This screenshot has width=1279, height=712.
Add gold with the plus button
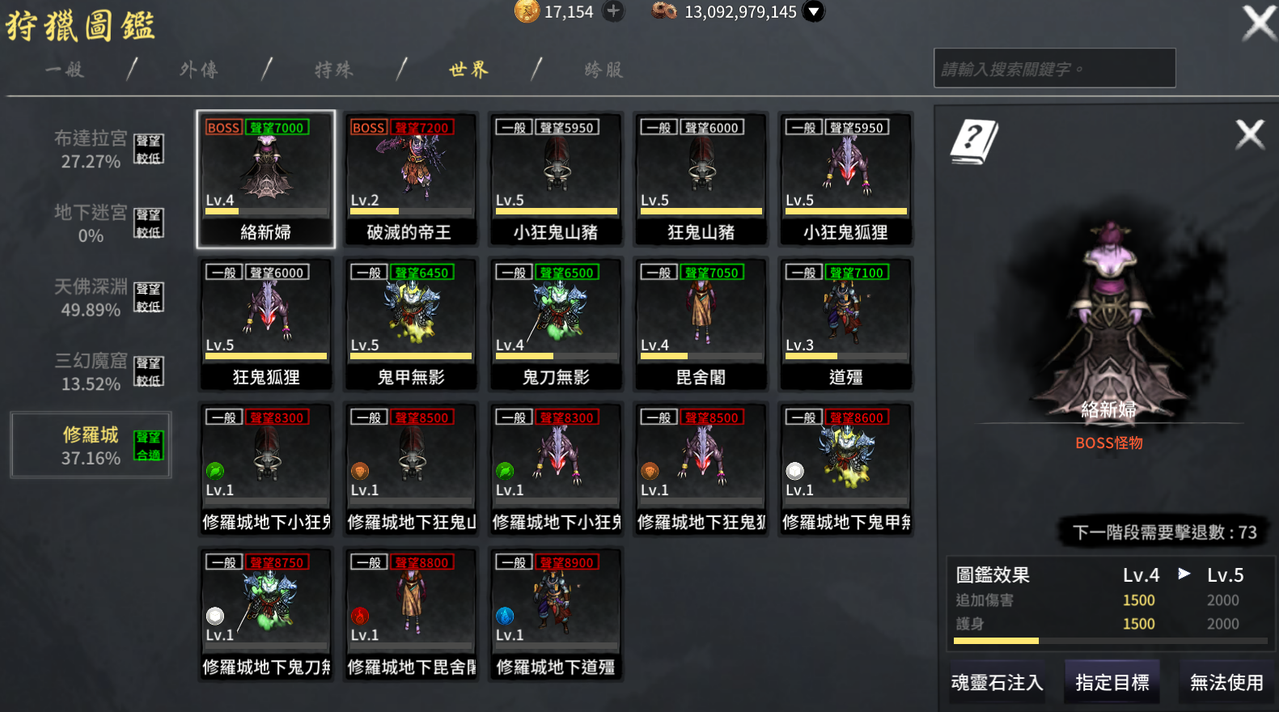point(614,12)
